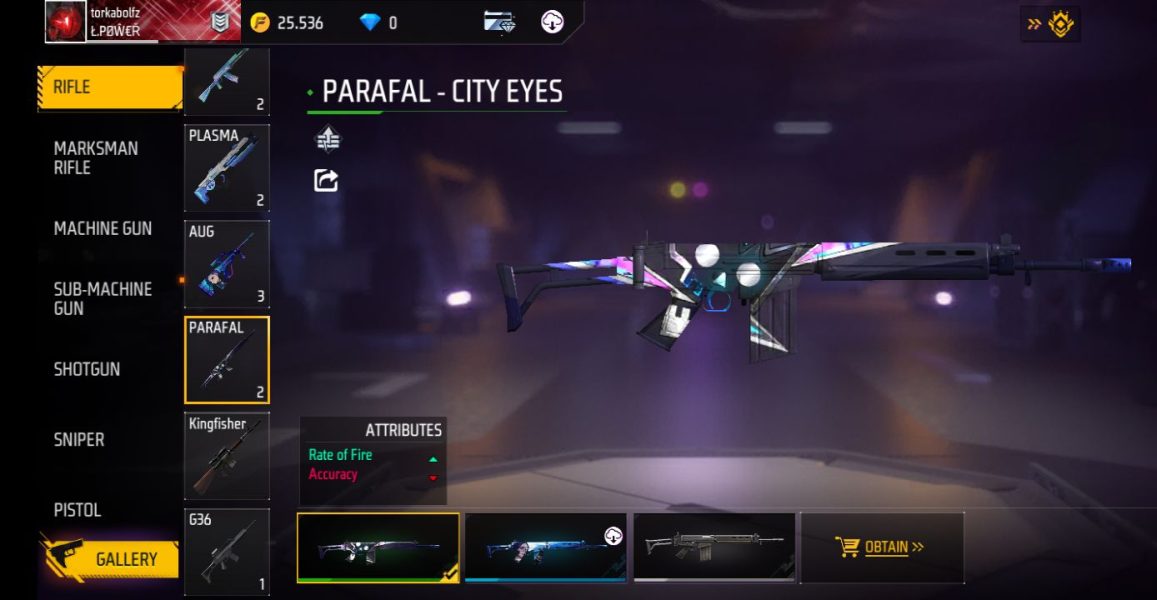Open the weapon Gallery
Image resolution: width=1157 pixels, height=600 pixels.
[110, 560]
